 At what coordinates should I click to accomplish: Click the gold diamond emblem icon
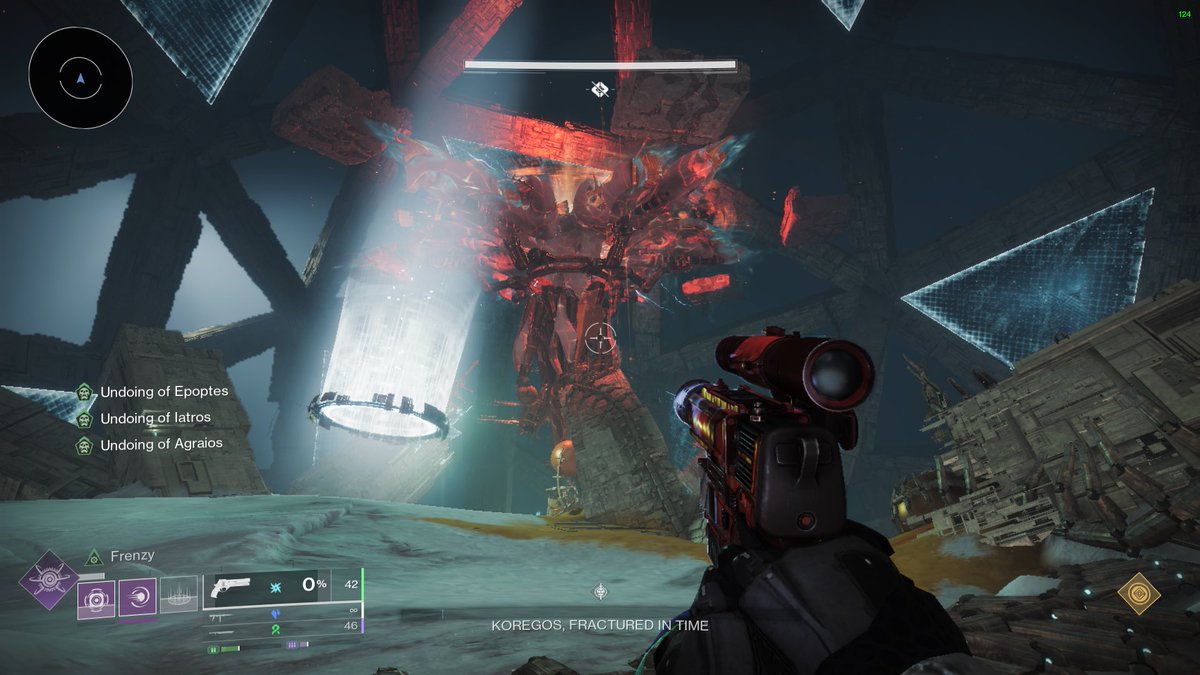point(1139,594)
